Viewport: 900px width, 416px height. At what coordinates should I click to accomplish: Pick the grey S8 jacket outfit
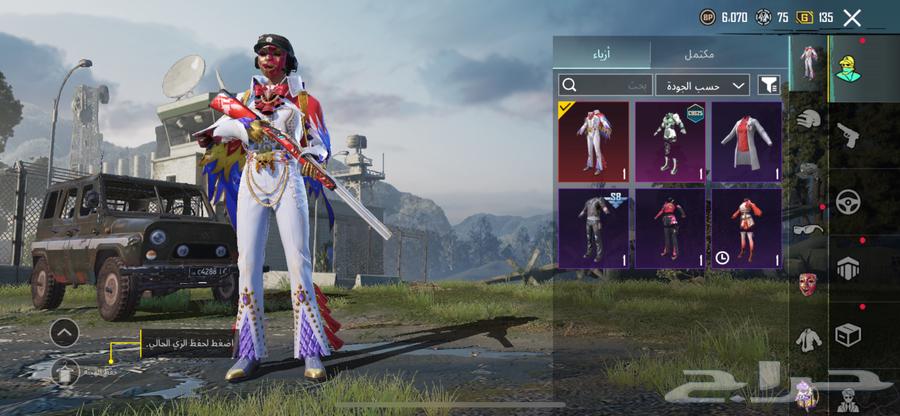point(593,228)
